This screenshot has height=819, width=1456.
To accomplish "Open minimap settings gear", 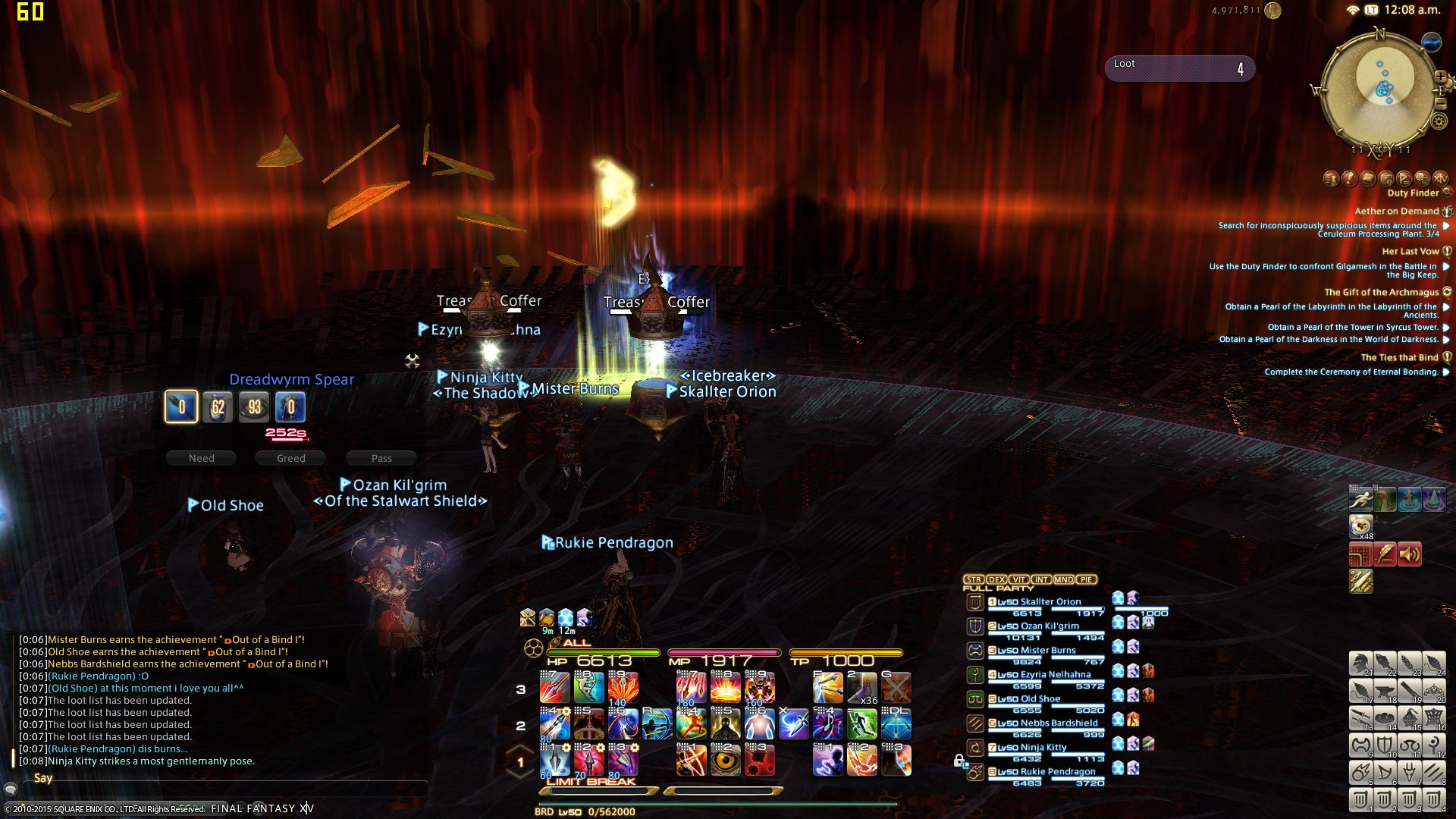I will 1439,121.
